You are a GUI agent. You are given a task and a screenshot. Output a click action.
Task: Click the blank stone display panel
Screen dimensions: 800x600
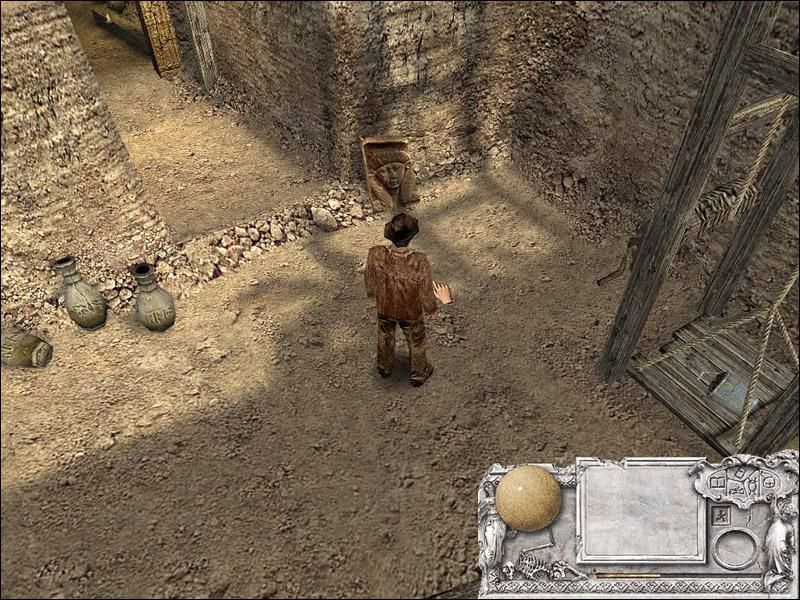click(x=640, y=511)
